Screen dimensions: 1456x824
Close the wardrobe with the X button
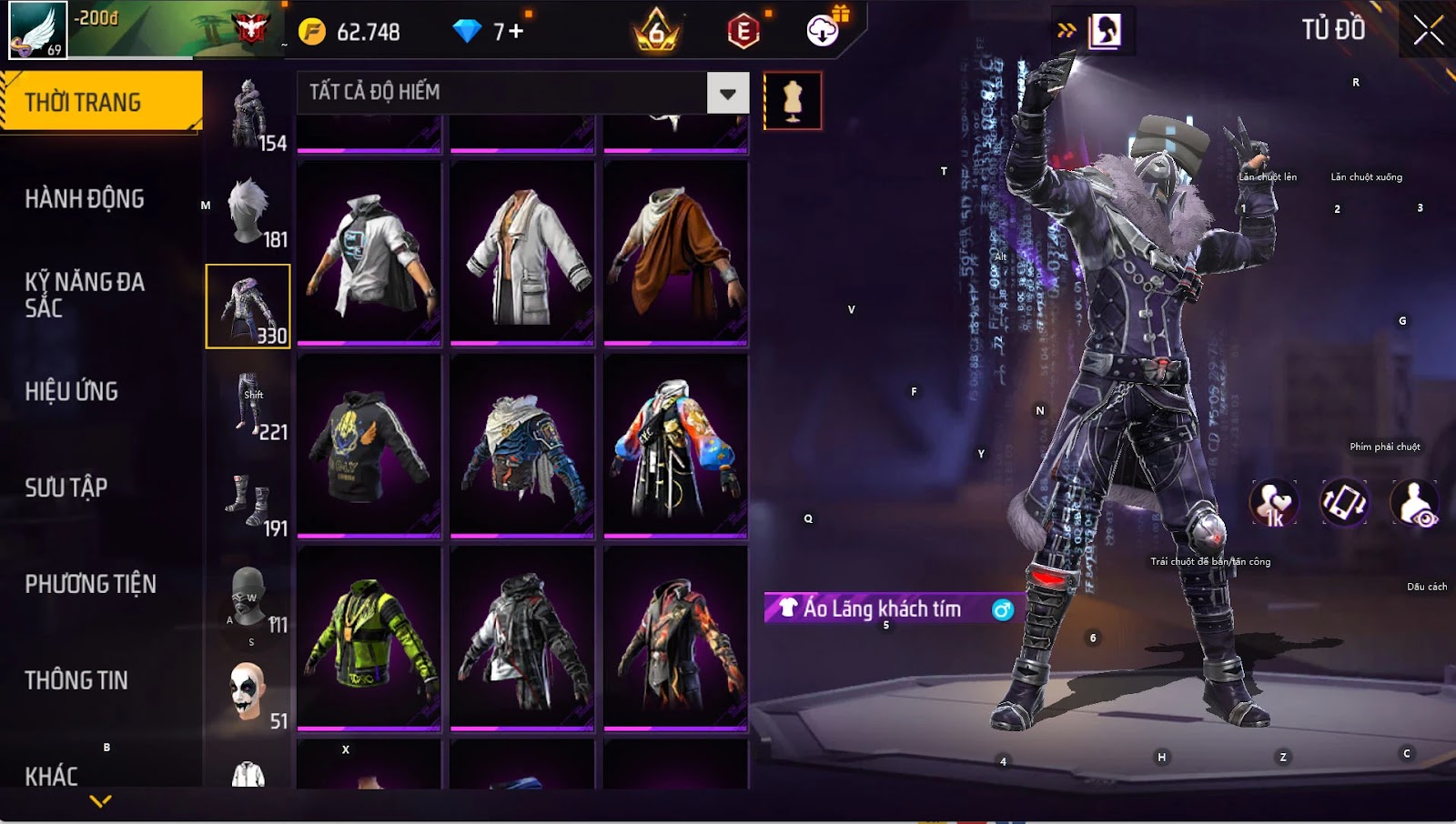tap(1428, 30)
